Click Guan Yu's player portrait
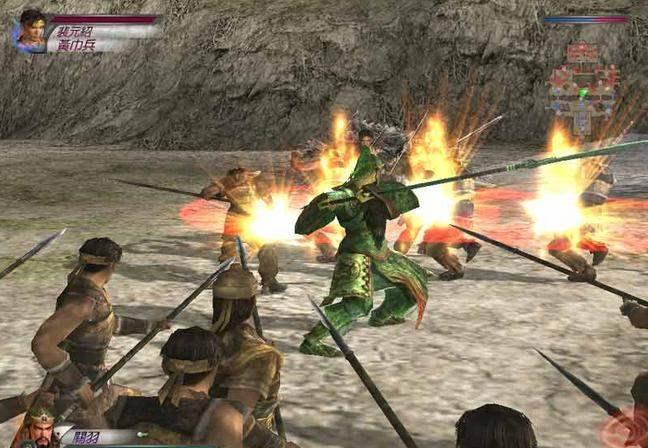The image size is (648, 448). point(38,430)
